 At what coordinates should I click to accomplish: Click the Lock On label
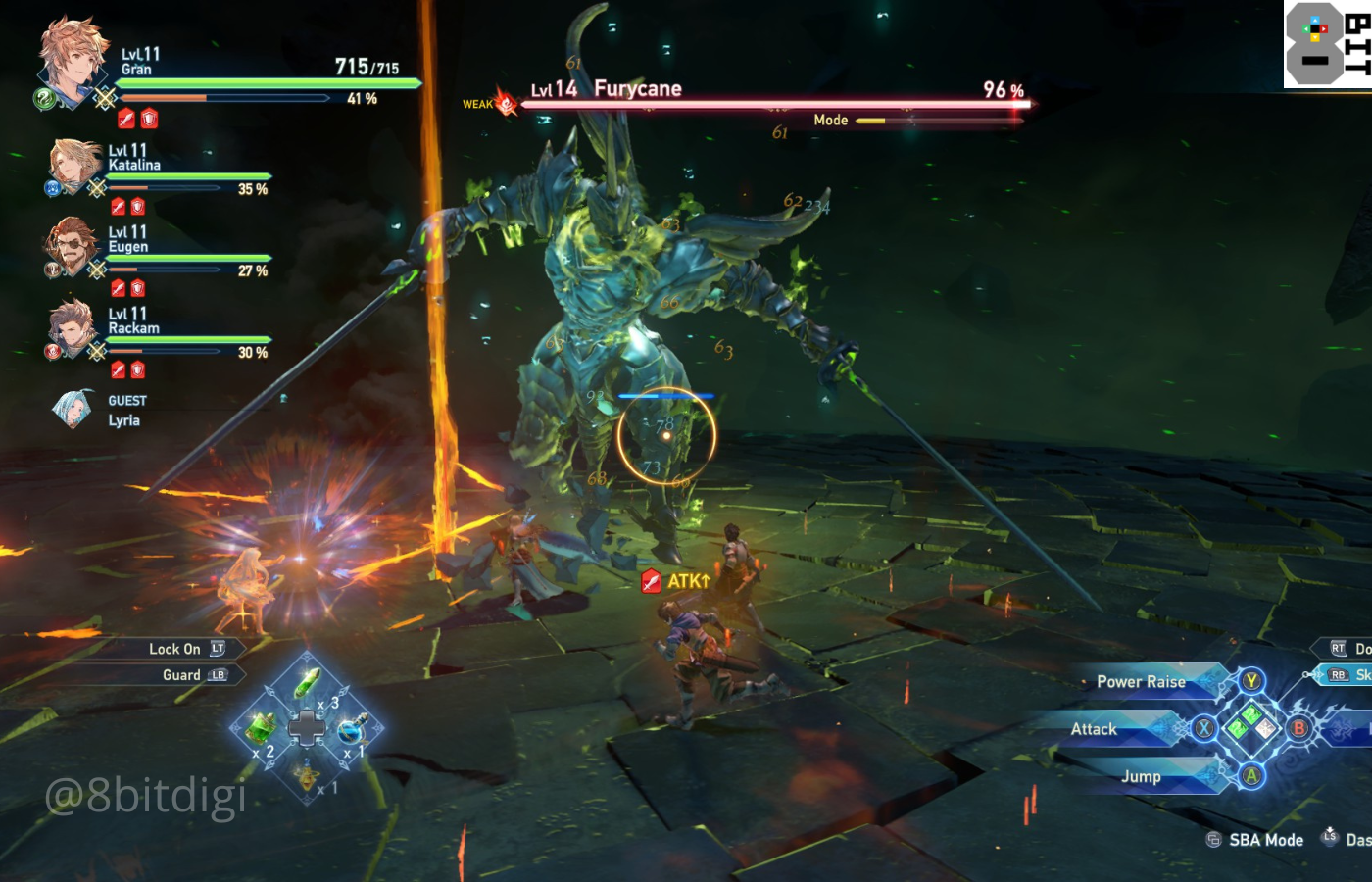coord(174,649)
